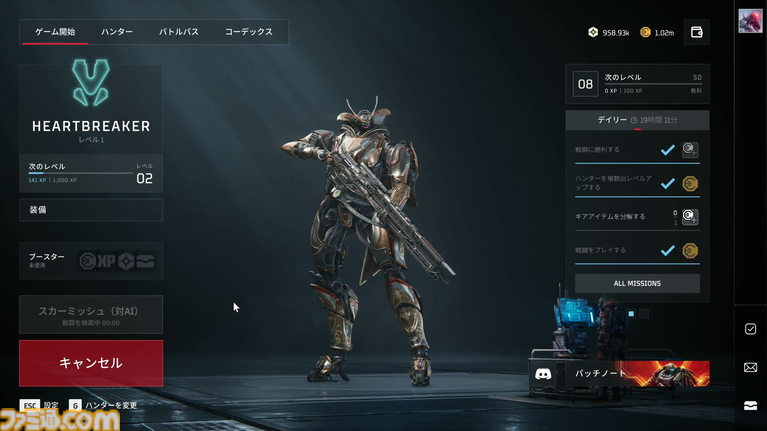Open the 次のレベル battle pass level panel

[x=637, y=84]
